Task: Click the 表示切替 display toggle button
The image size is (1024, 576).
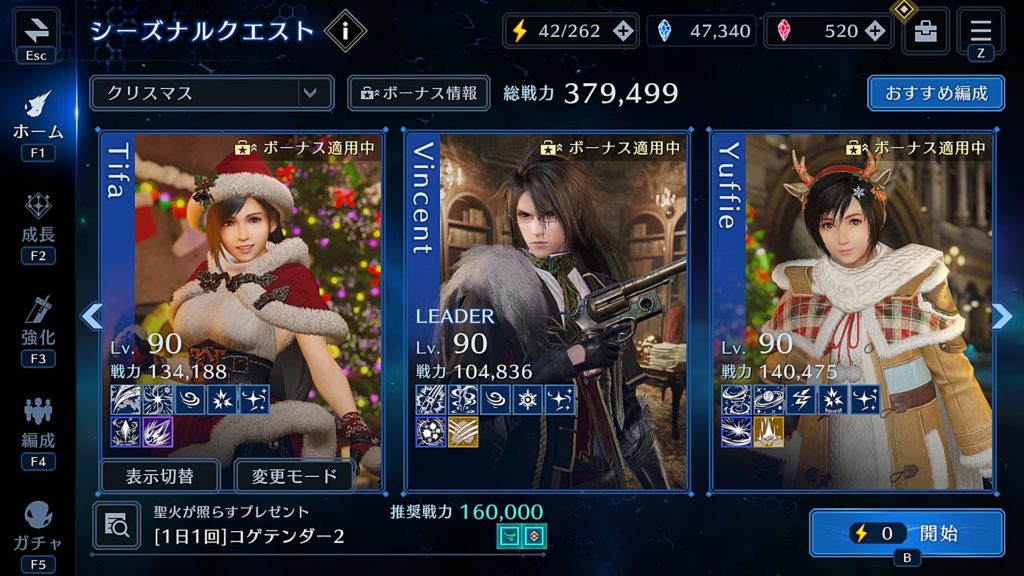Action: coord(160,476)
